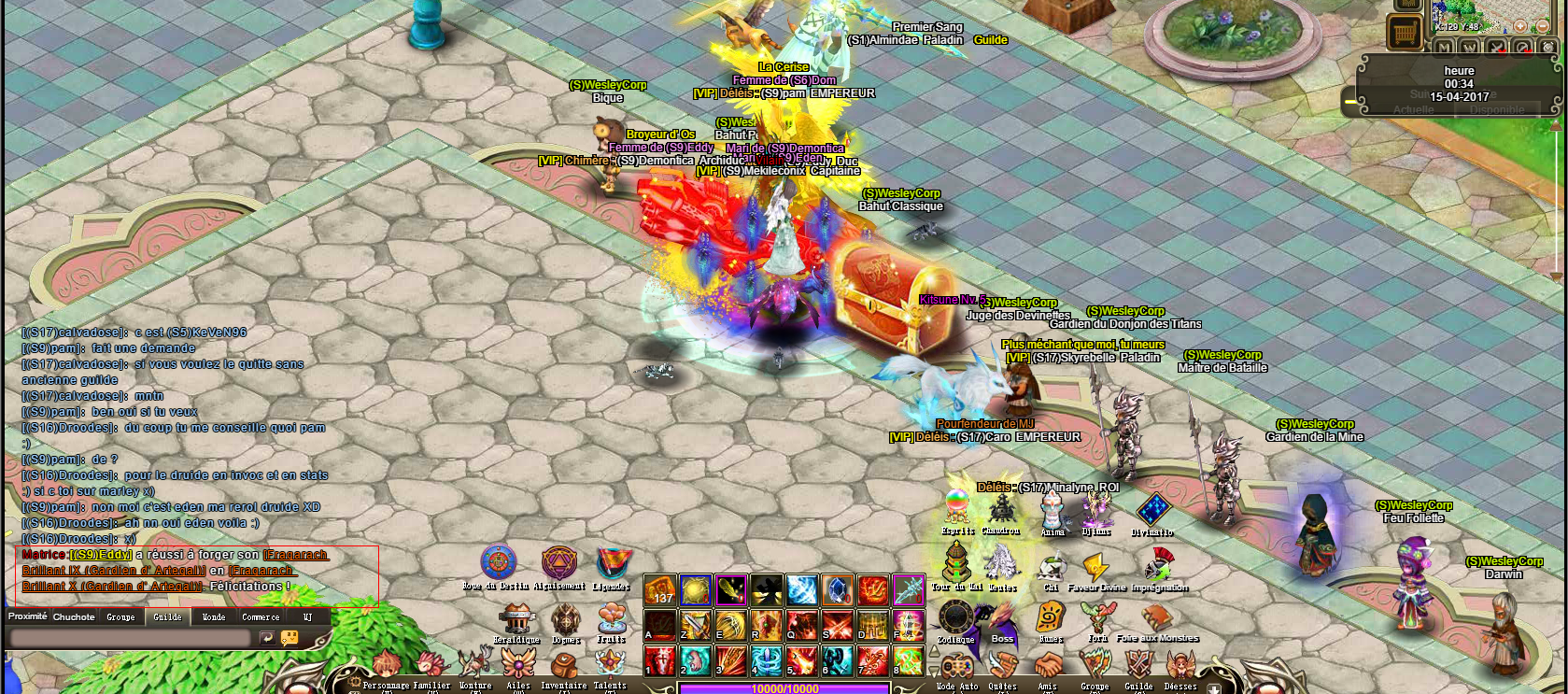This screenshot has height=694, width=1568.
Task: Open the Talents panel
Action: [x=610, y=665]
